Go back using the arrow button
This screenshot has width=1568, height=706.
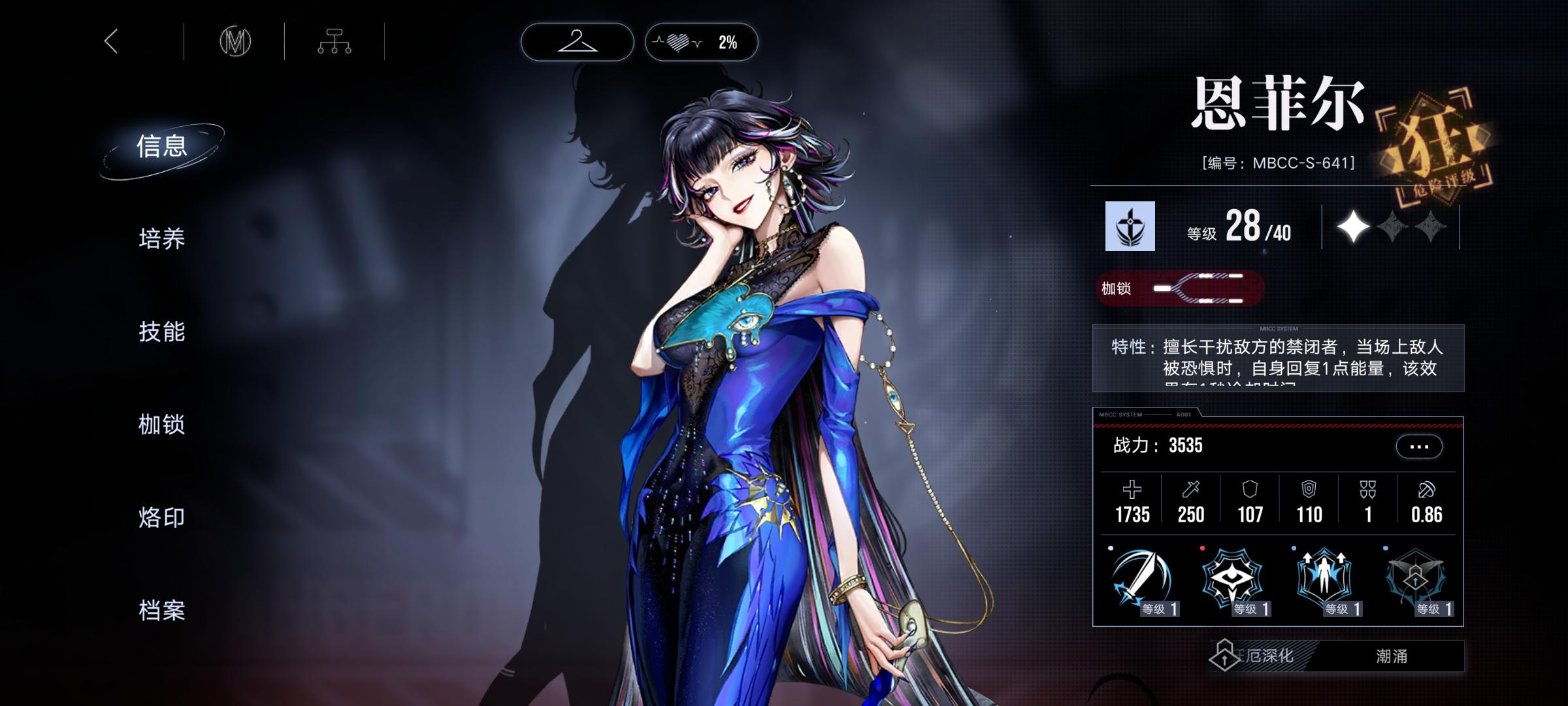click(x=112, y=42)
